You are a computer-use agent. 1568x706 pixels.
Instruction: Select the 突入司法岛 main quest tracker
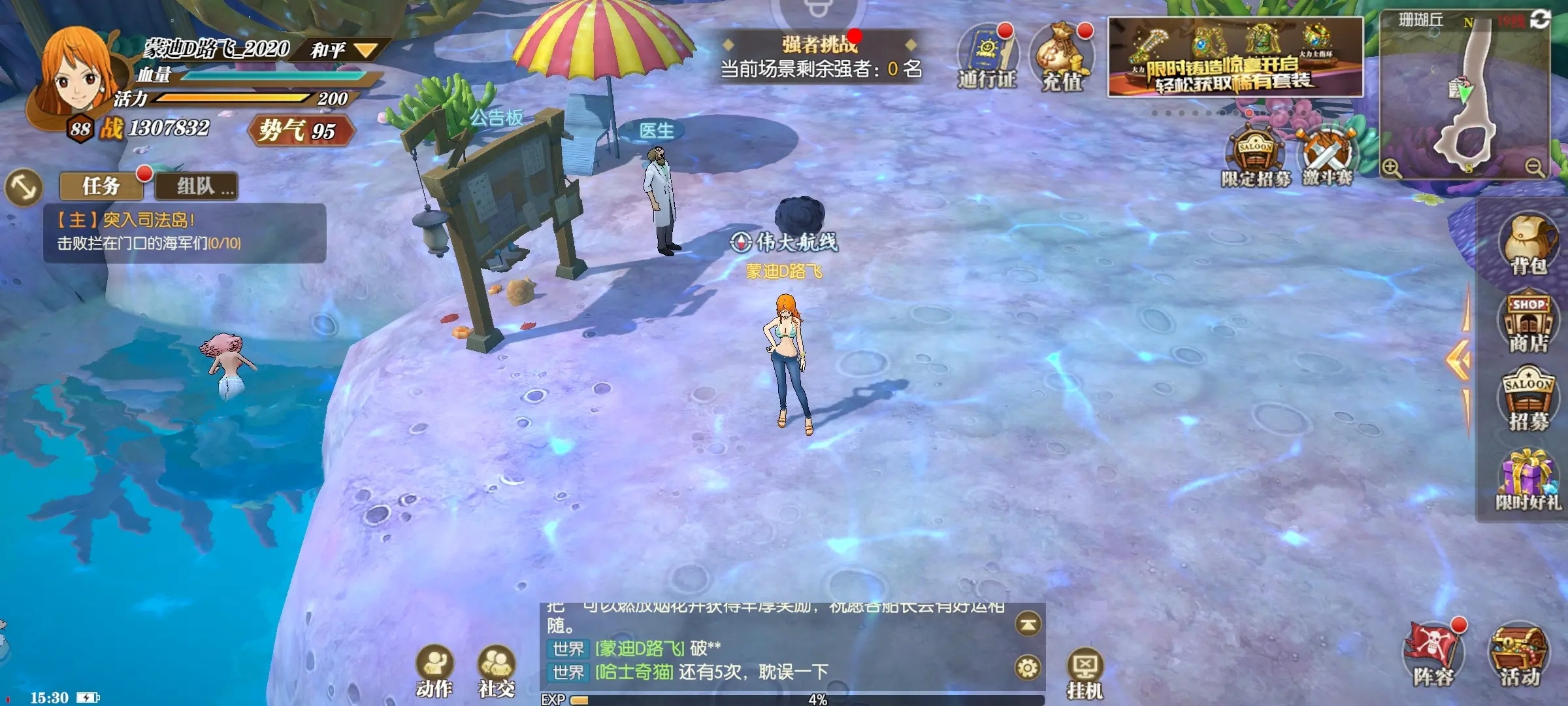(184, 232)
